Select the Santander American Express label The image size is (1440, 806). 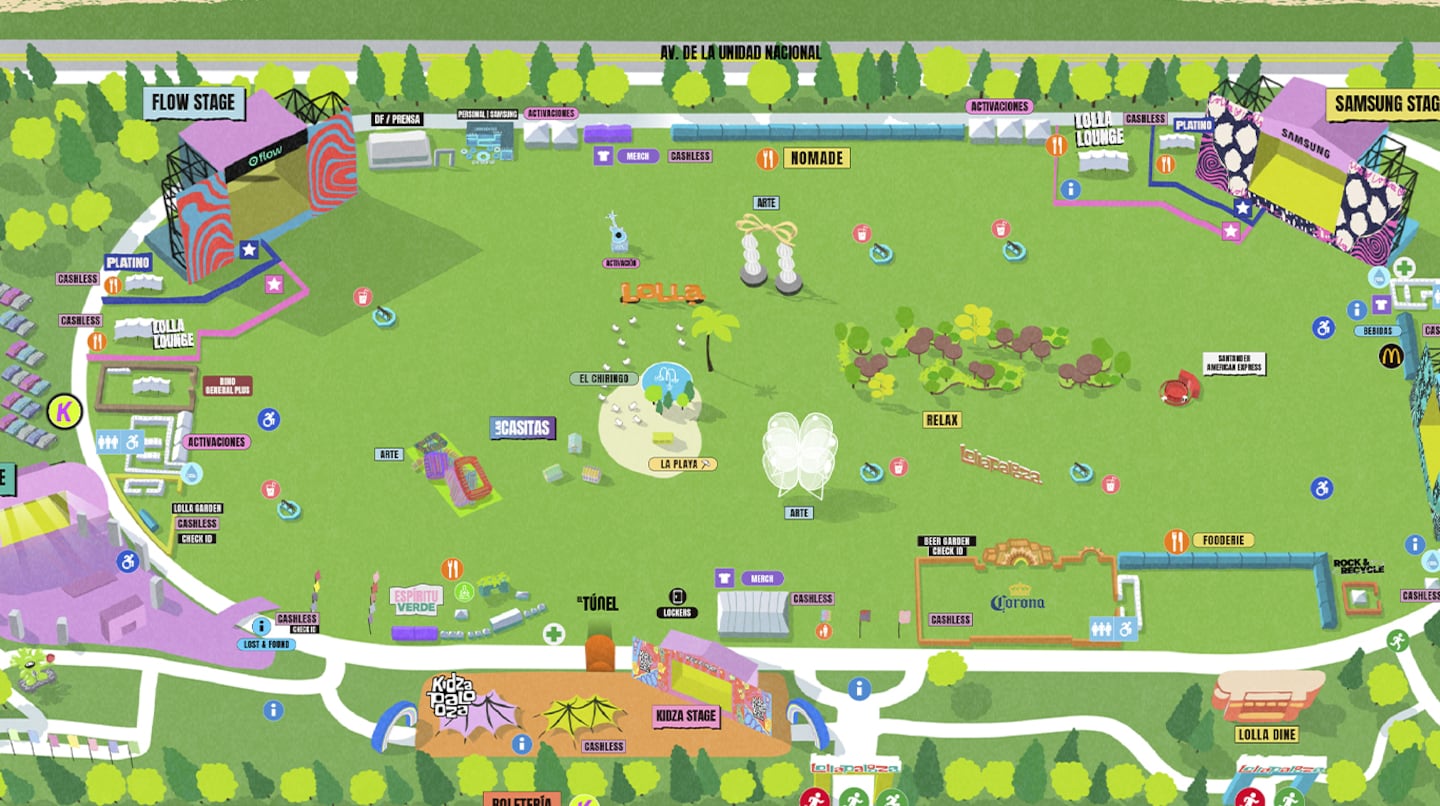coord(1234,363)
